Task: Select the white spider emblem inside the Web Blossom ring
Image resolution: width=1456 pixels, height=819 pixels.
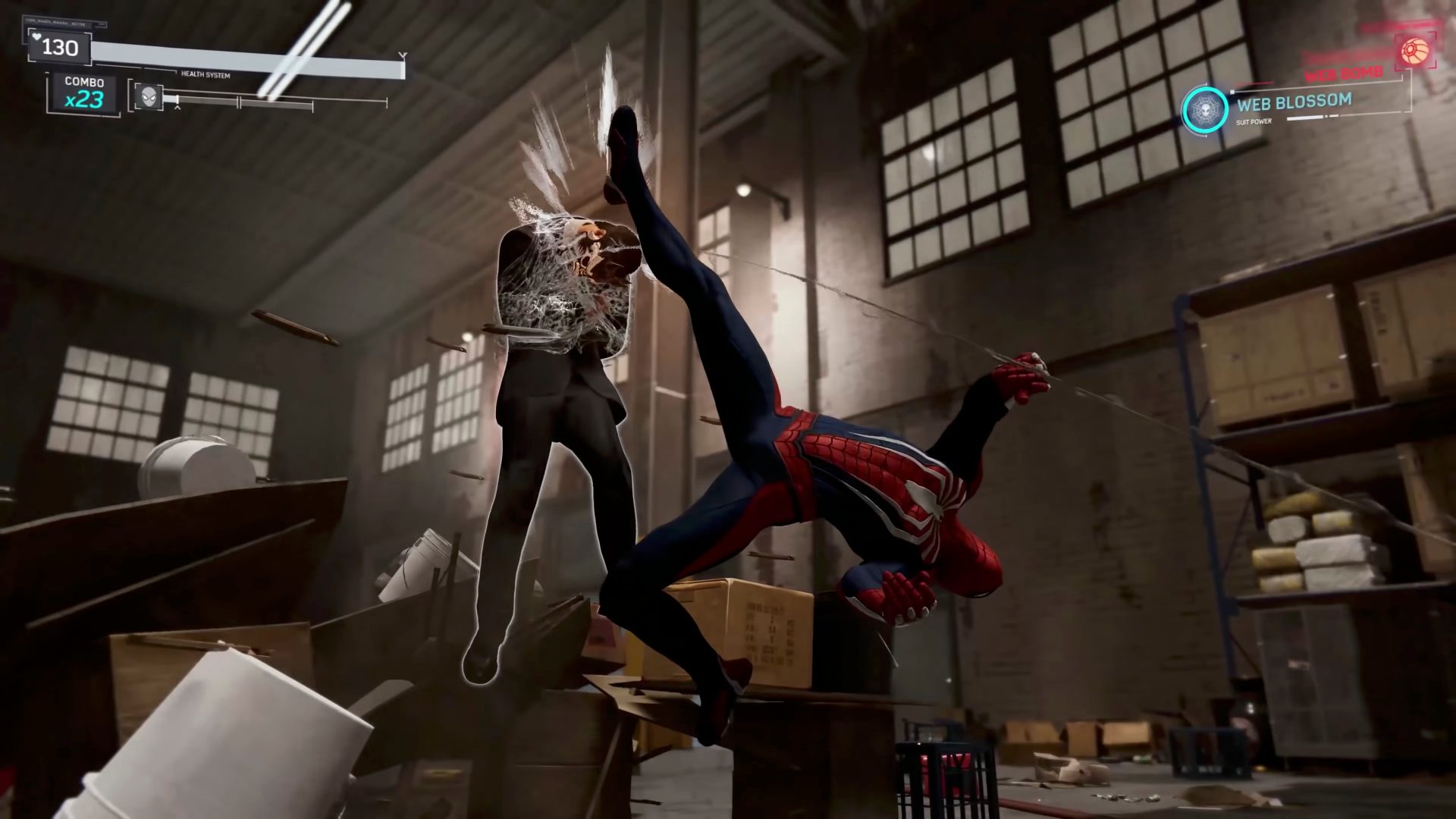Action: point(1204,108)
